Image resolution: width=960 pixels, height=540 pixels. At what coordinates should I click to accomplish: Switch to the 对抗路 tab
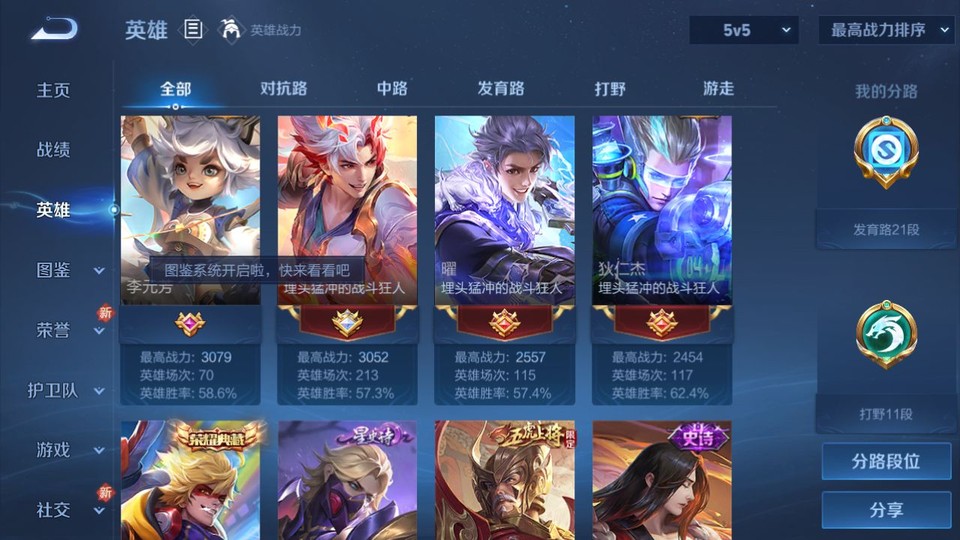(x=283, y=89)
